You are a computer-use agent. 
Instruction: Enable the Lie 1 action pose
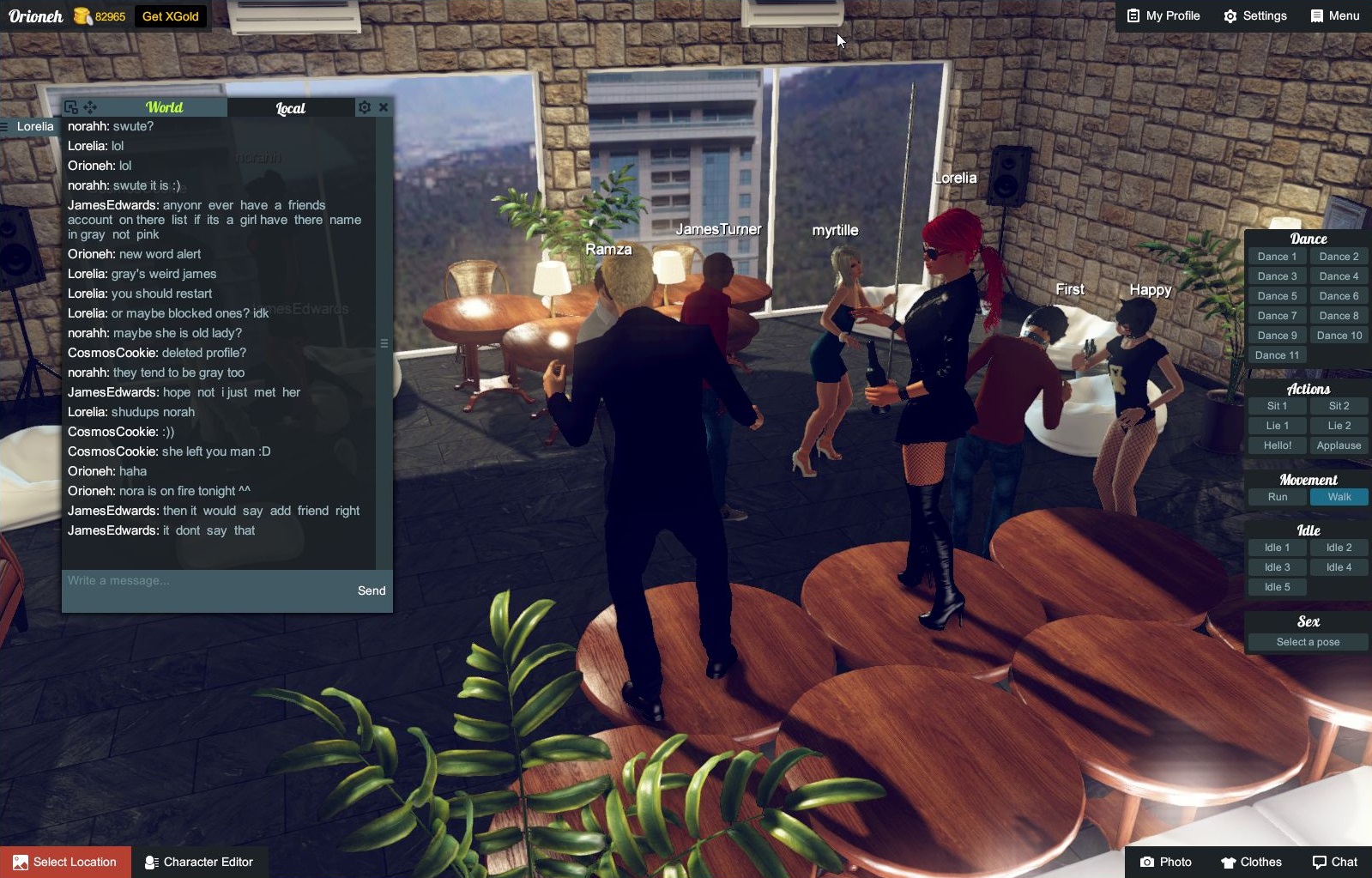coord(1276,425)
